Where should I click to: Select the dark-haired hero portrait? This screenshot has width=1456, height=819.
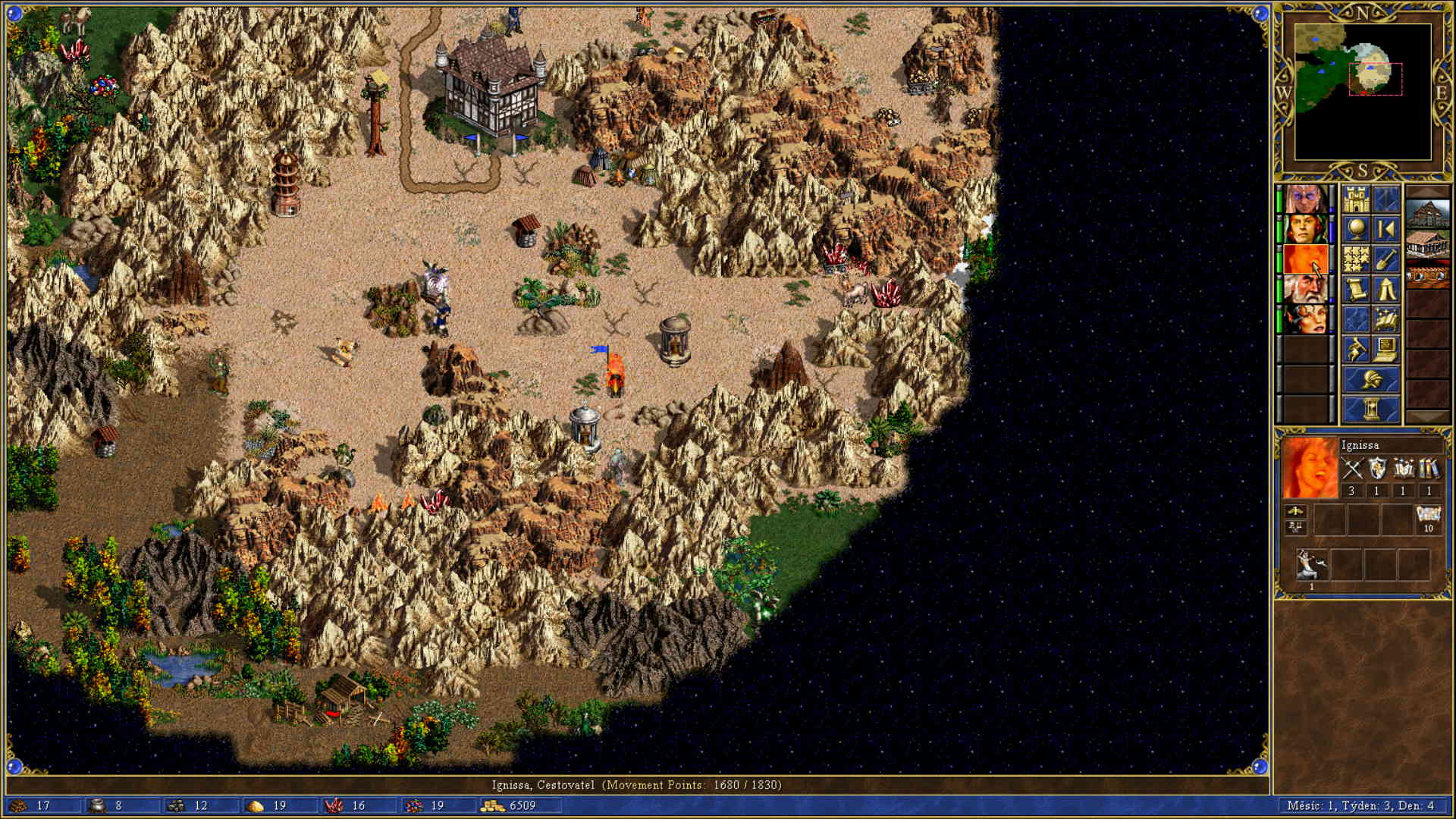tap(1305, 319)
